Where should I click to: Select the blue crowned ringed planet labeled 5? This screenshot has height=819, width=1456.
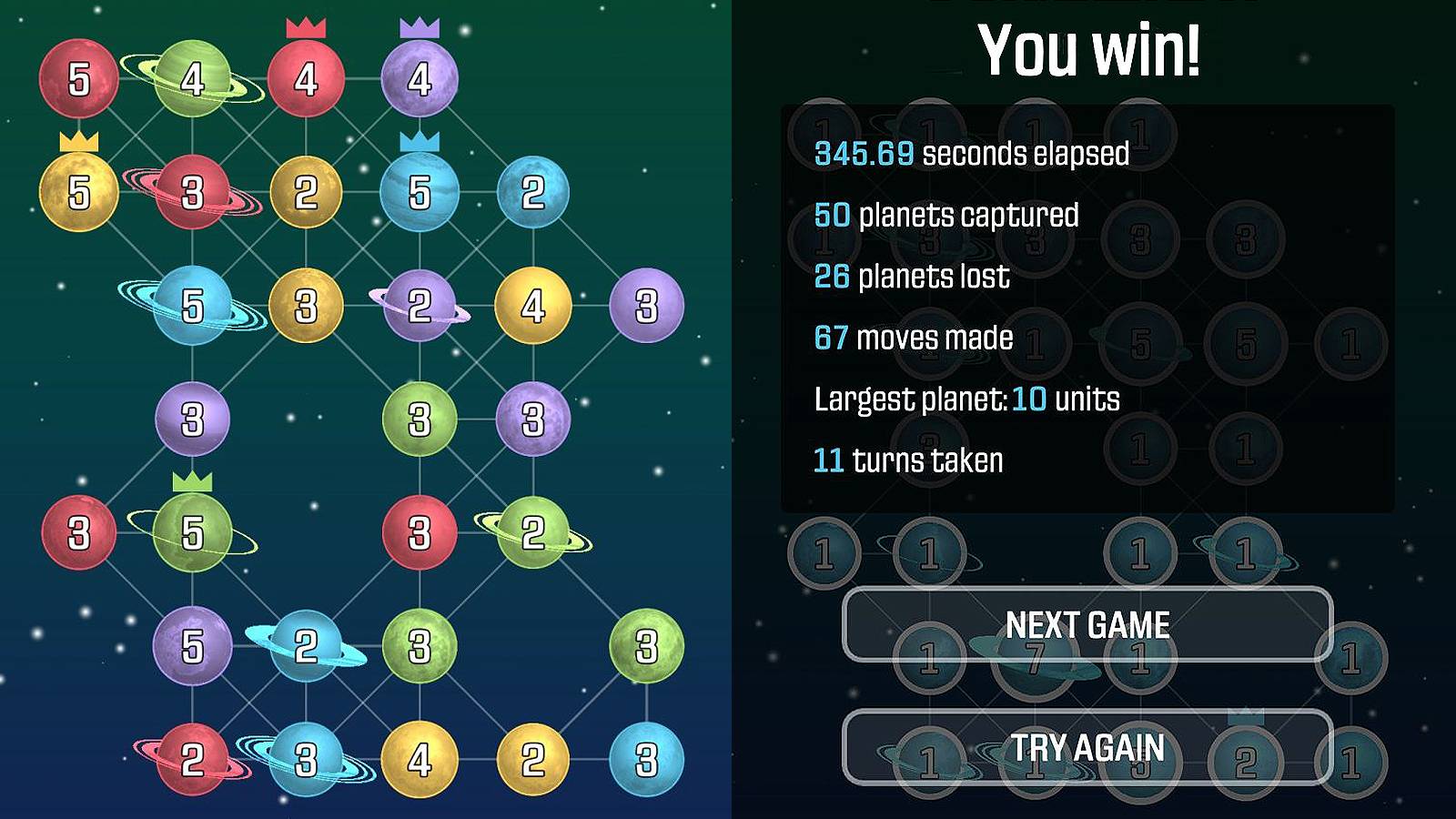pyautogui.click(x=419, y=193)
